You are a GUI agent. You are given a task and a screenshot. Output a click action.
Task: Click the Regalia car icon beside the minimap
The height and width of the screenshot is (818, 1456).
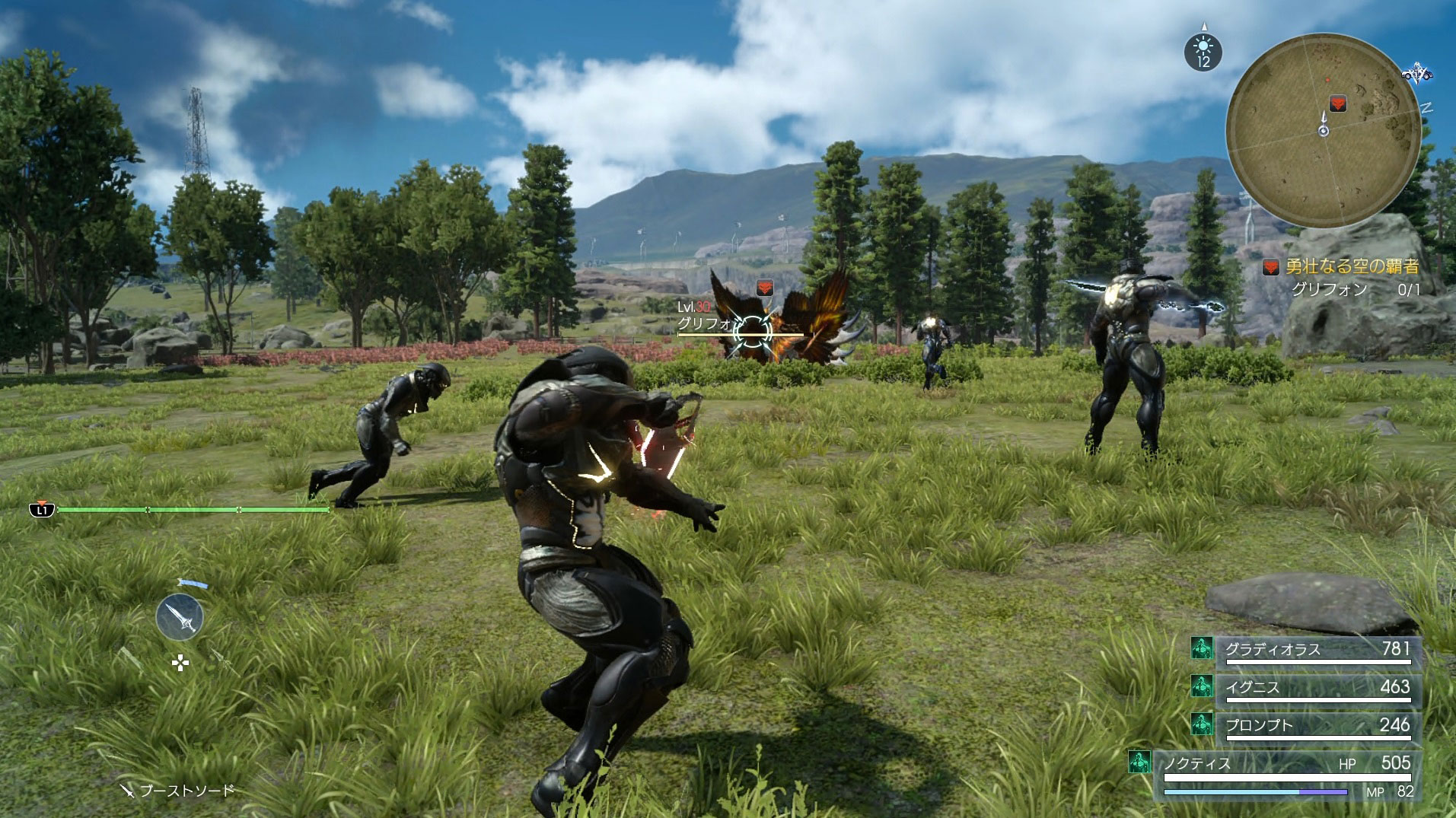(1416, 74)
